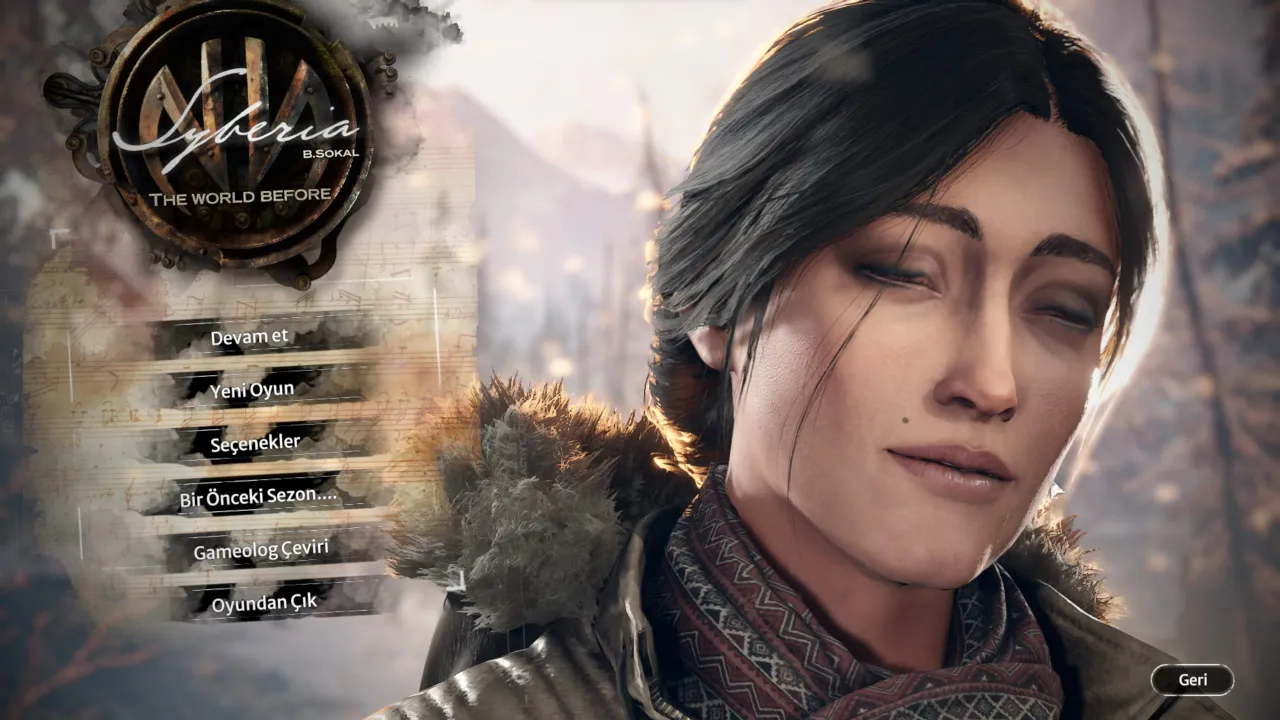Go back by clicking "Geri"
The height and width of the screenshot is (720, 1280).
pyautogui.click(x=1194, y=677)
